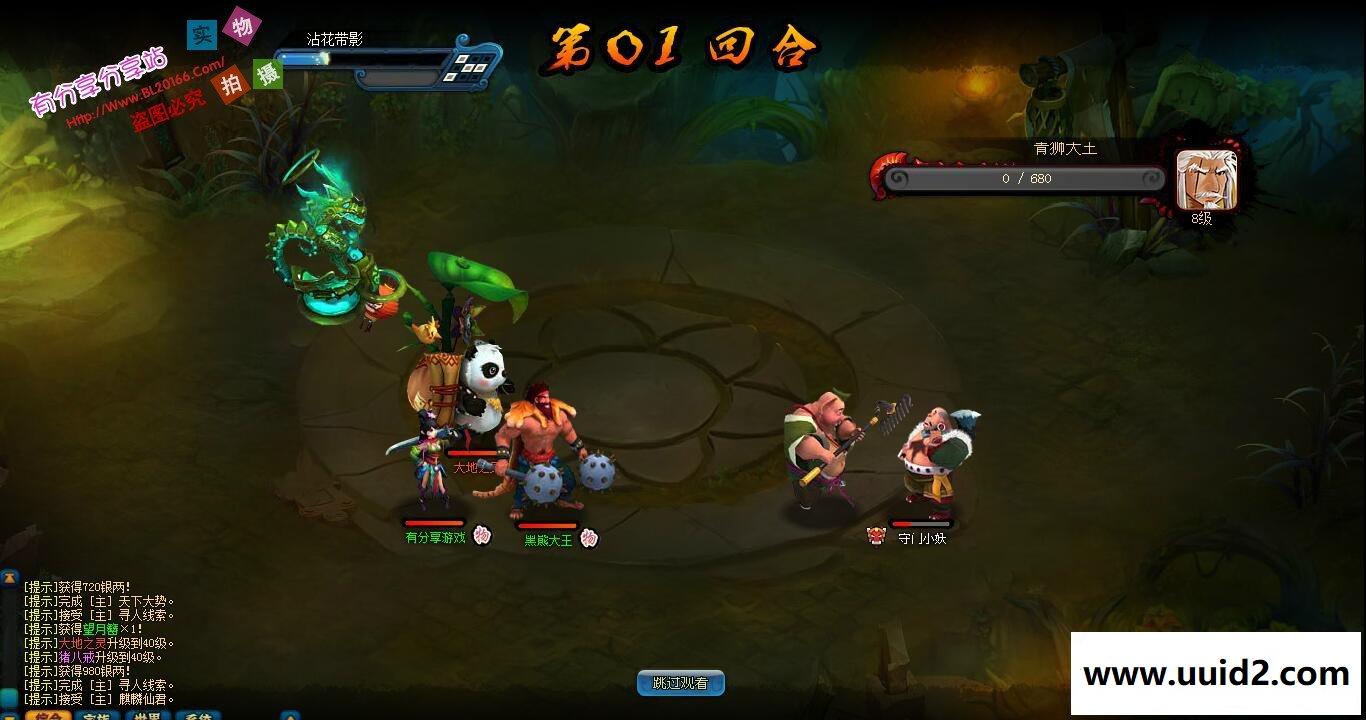Skip the battle with 跳过观看 button

[680, 683]
